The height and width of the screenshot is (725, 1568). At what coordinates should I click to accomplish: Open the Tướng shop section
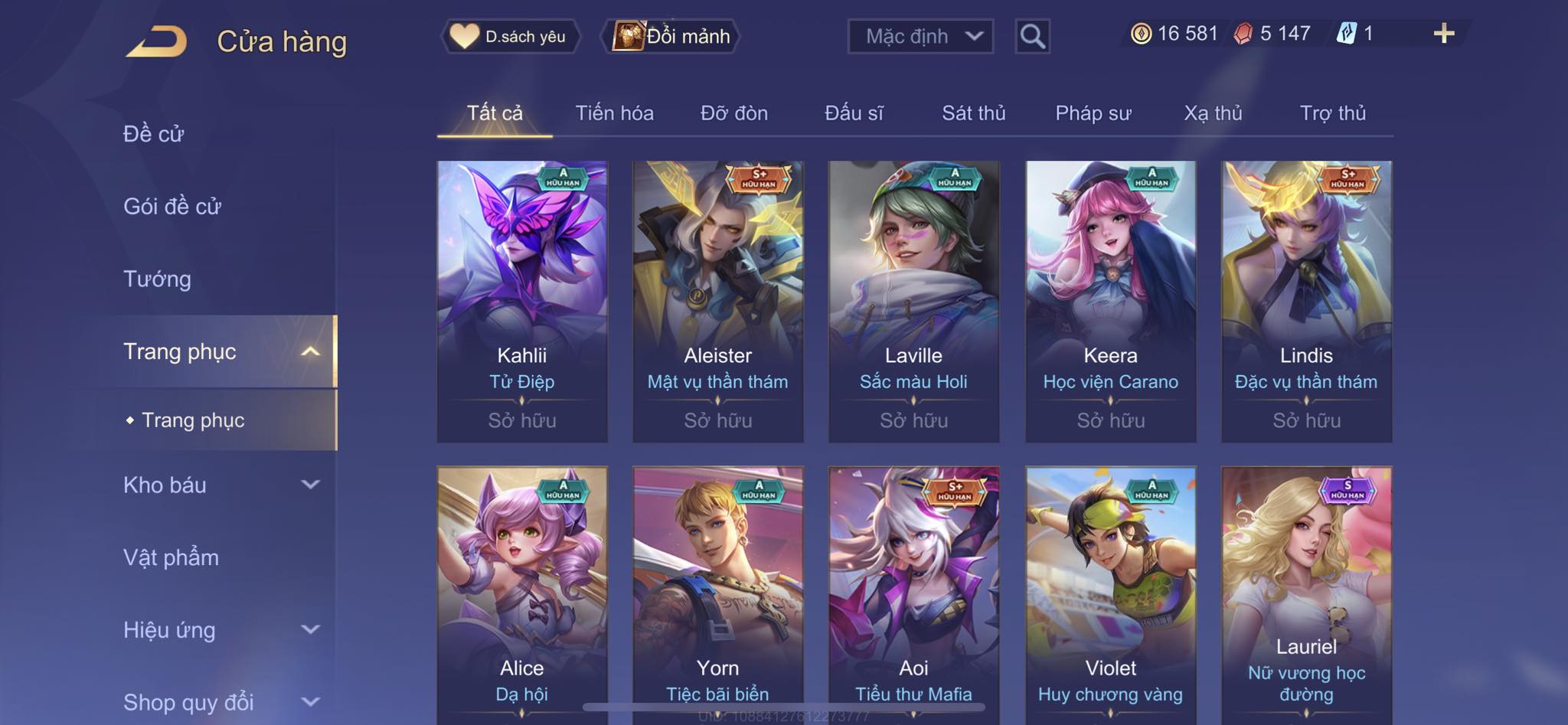157,279
